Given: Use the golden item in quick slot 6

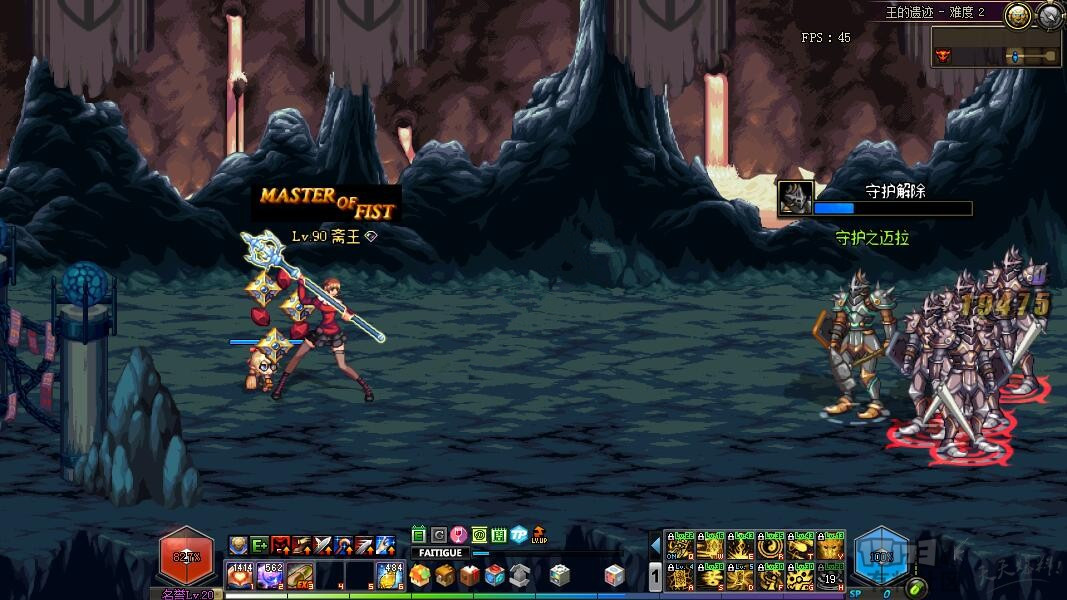Looking at the screenshot, I should pyautogui.click(x=389, y=576).
